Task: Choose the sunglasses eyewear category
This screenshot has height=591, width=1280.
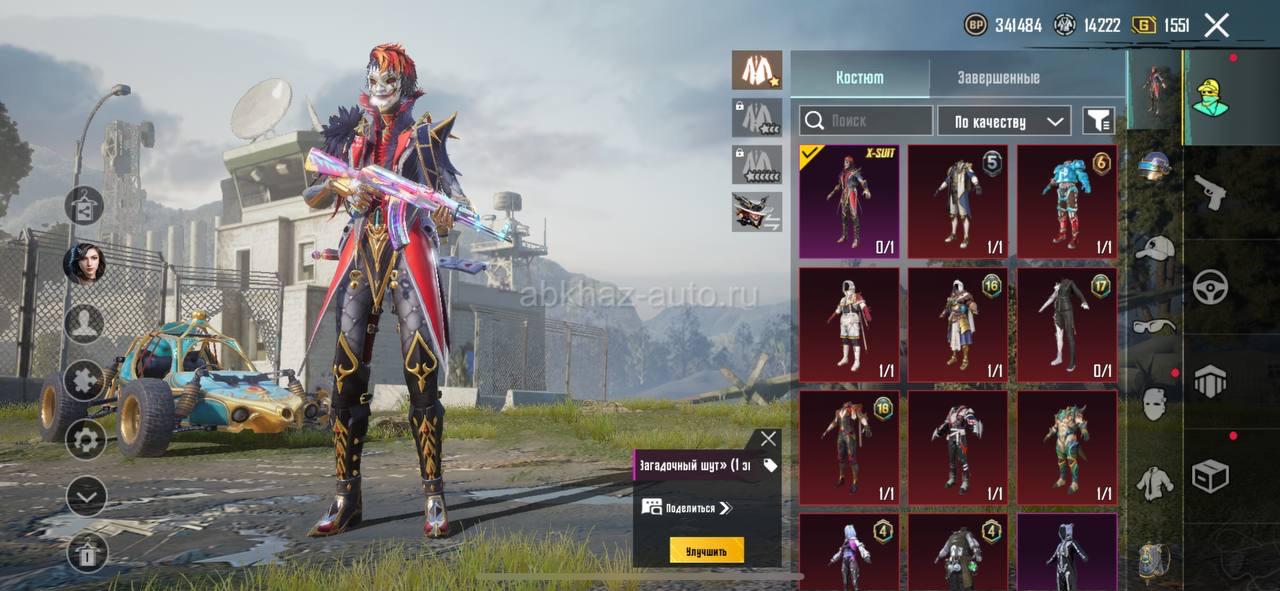Action: (1153, 325)
